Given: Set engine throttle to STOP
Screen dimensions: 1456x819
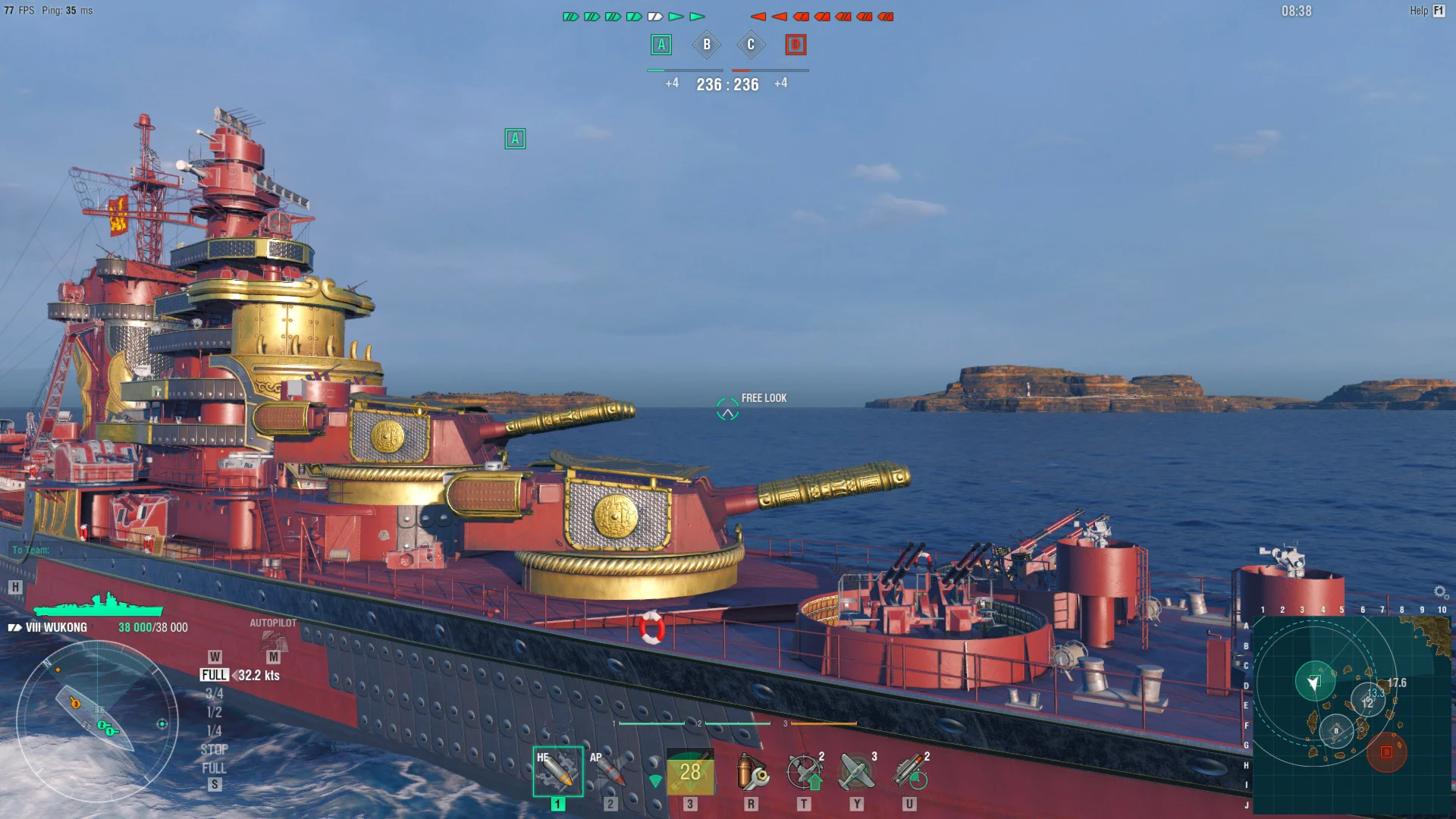Looking at the screenshot, I should tap(216, 749).
